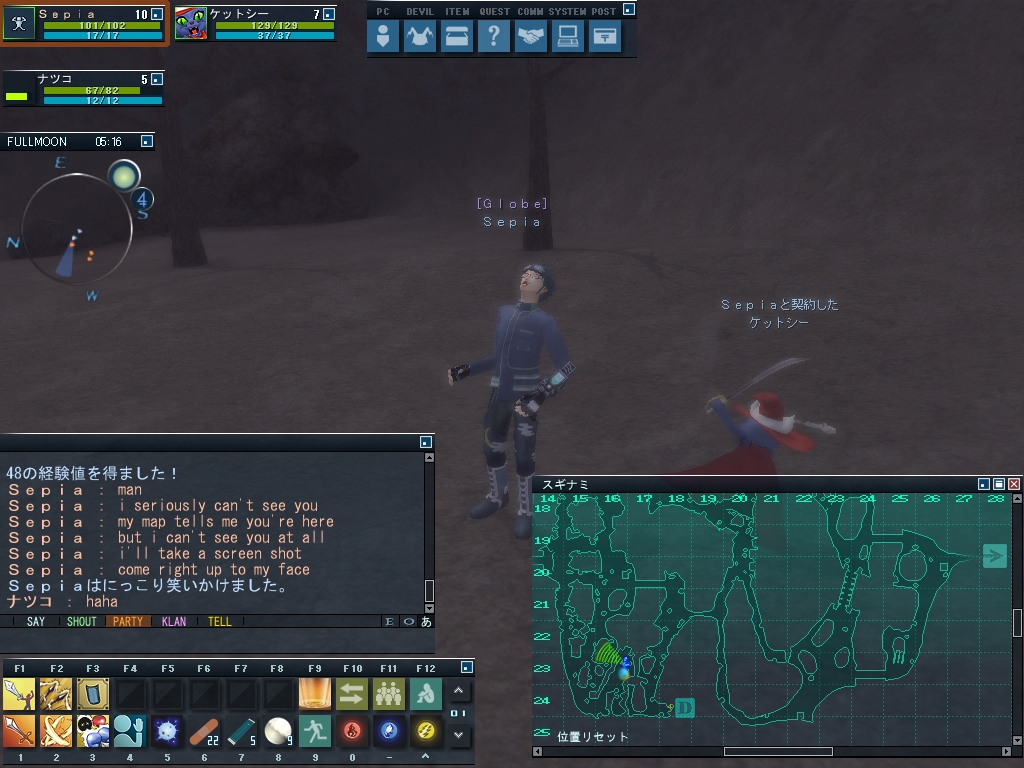The image size is (1024, 768).
Task: Open the QUEST menu
Action: coord(494,37)
